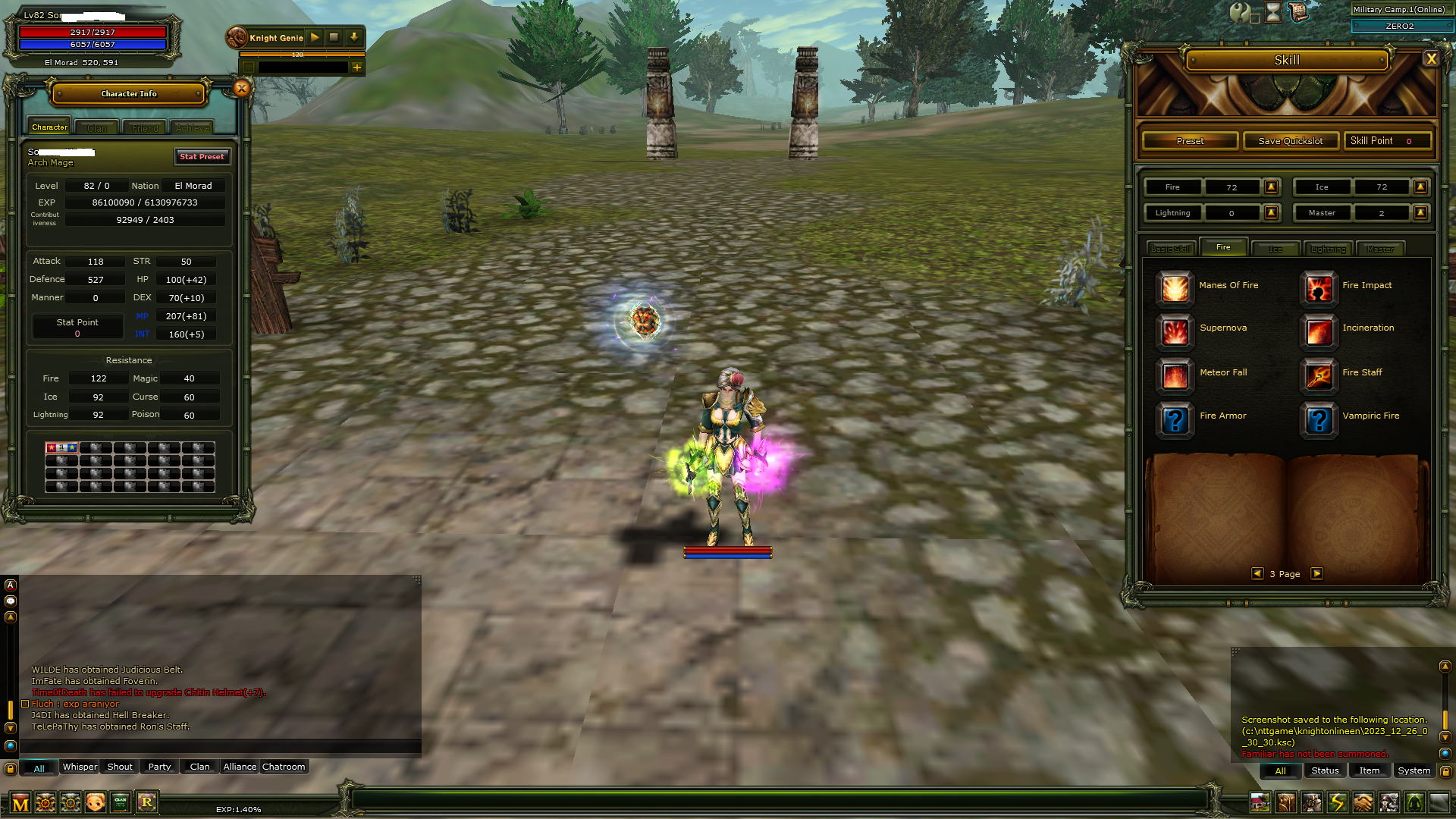Click the lightning bolt icon in bottom-right bar
Viewport: 1456px width, 819px height.
(1335, 801)
